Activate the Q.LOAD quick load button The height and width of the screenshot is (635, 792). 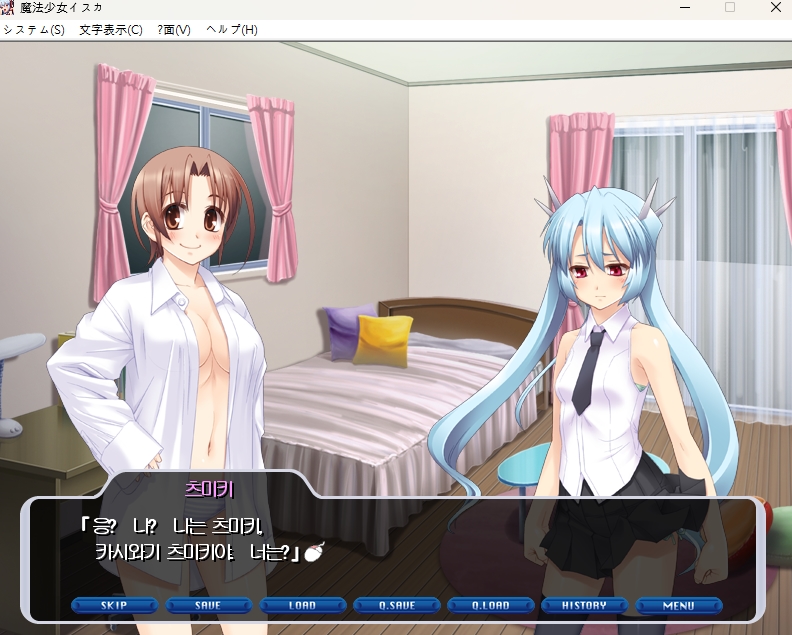pos(490,605)
